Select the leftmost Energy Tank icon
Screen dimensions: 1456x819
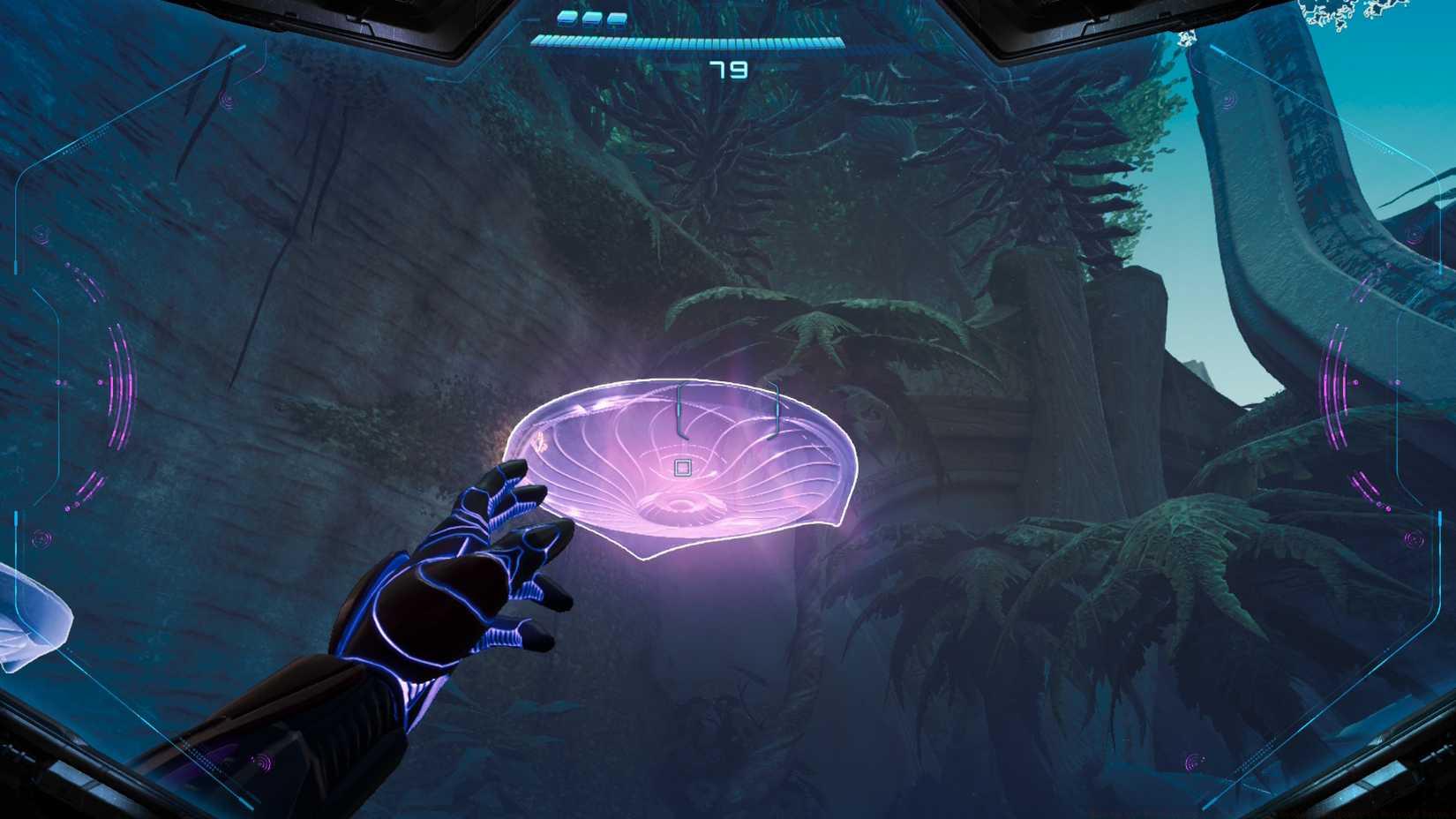point(567,18)
